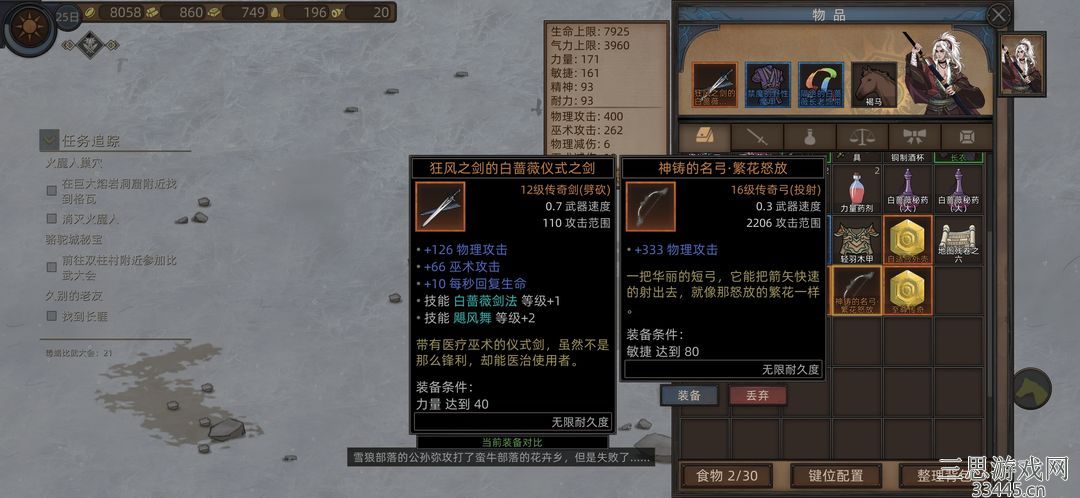Select the 神铸的名弓 bow in inventory
This screenshot has width=1080, height=498.
click(855, 292)
